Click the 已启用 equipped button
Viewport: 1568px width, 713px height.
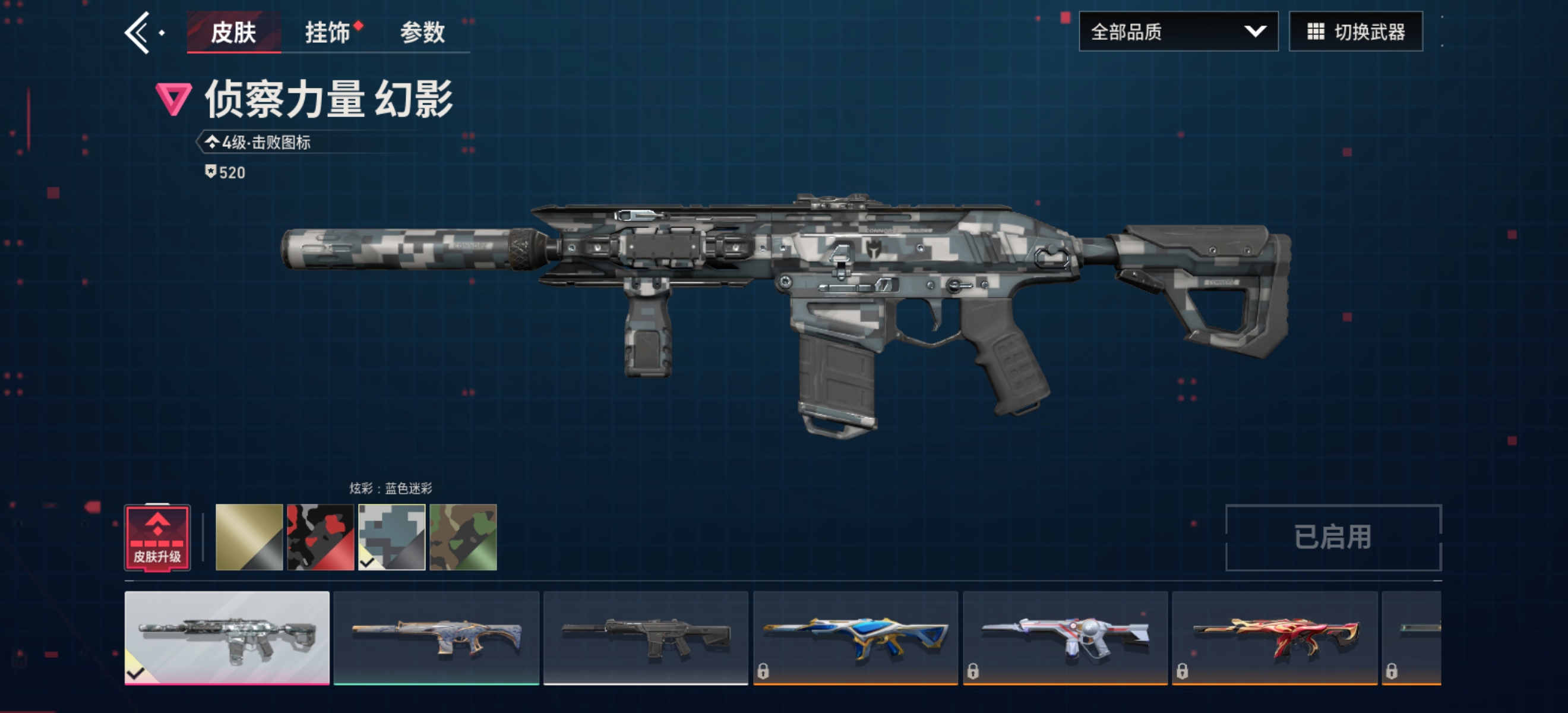coord(1333,538)
